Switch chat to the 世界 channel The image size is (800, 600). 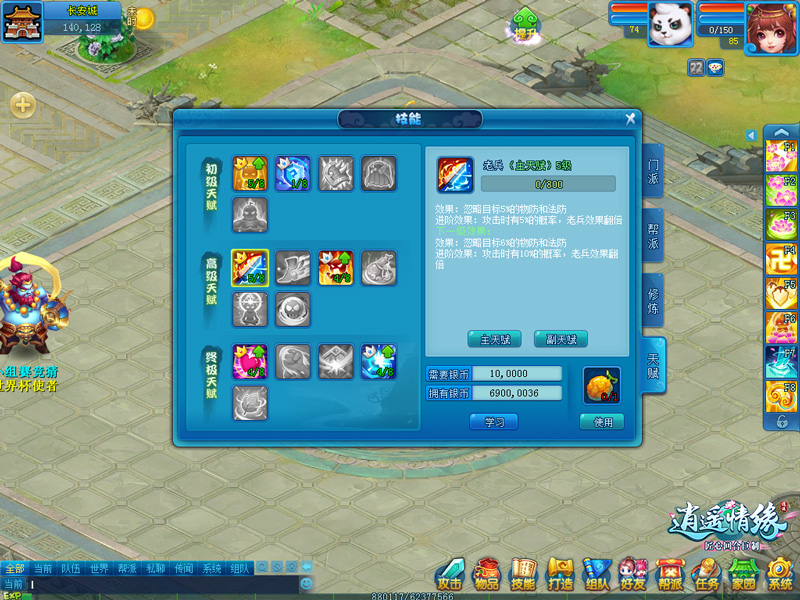[x=99, y=568]
